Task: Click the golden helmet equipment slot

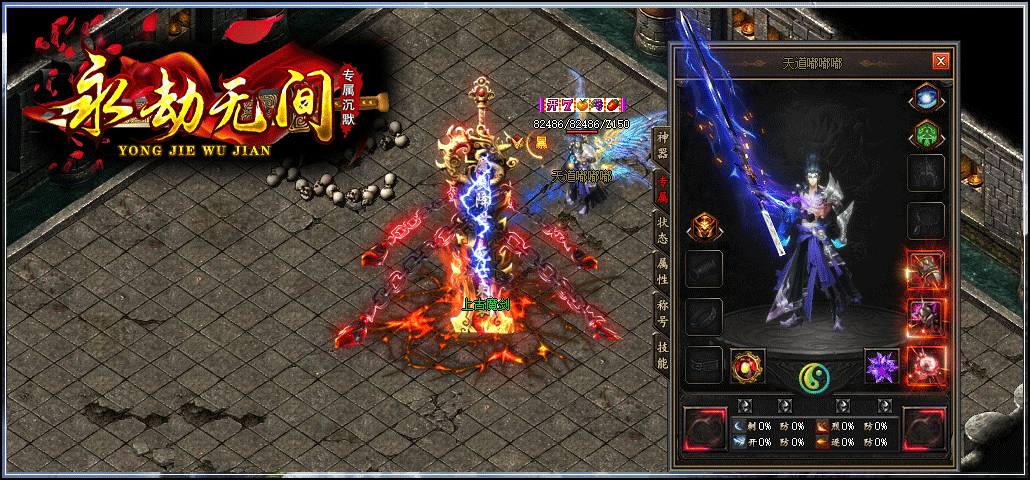Action: [x=702, y=228]
